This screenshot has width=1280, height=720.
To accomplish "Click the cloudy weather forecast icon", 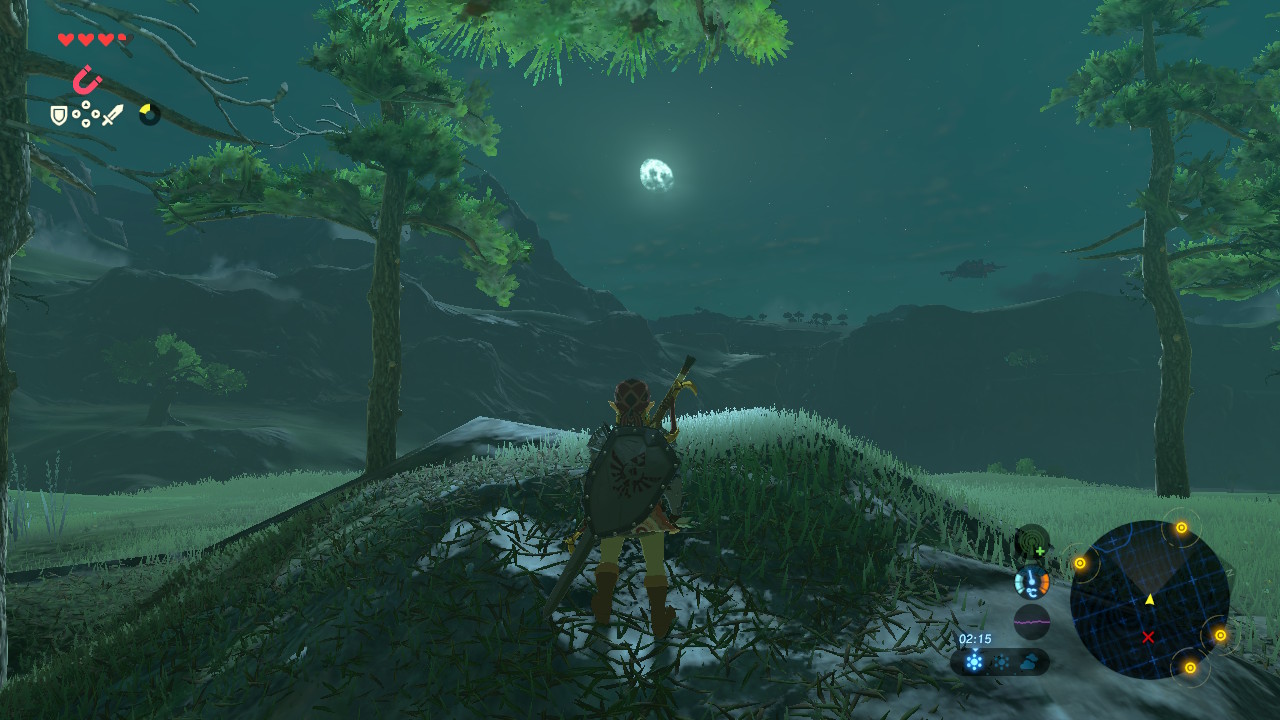I will coord(1029,662).
